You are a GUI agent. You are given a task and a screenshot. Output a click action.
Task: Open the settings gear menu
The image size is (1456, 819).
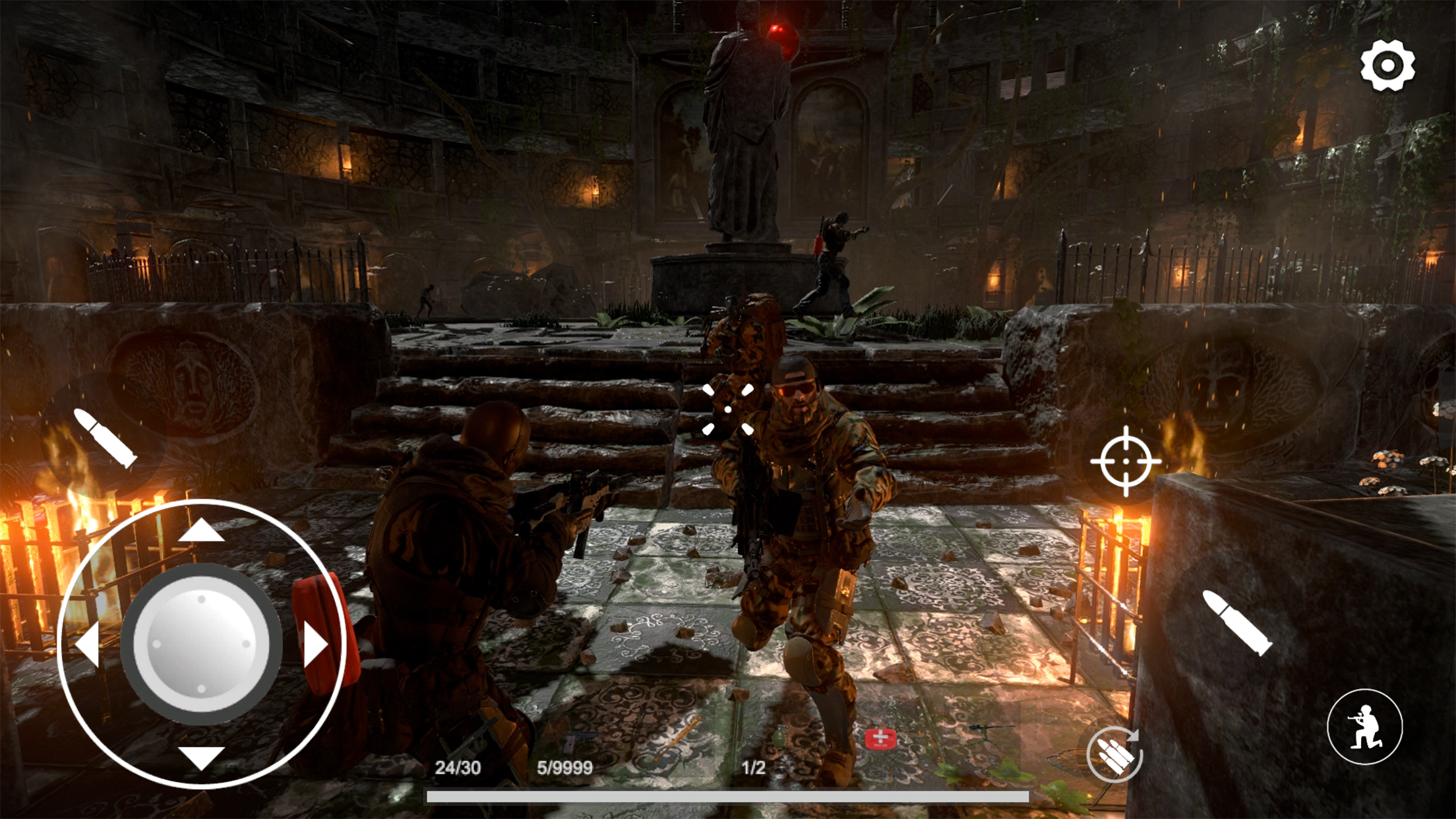1389,64
